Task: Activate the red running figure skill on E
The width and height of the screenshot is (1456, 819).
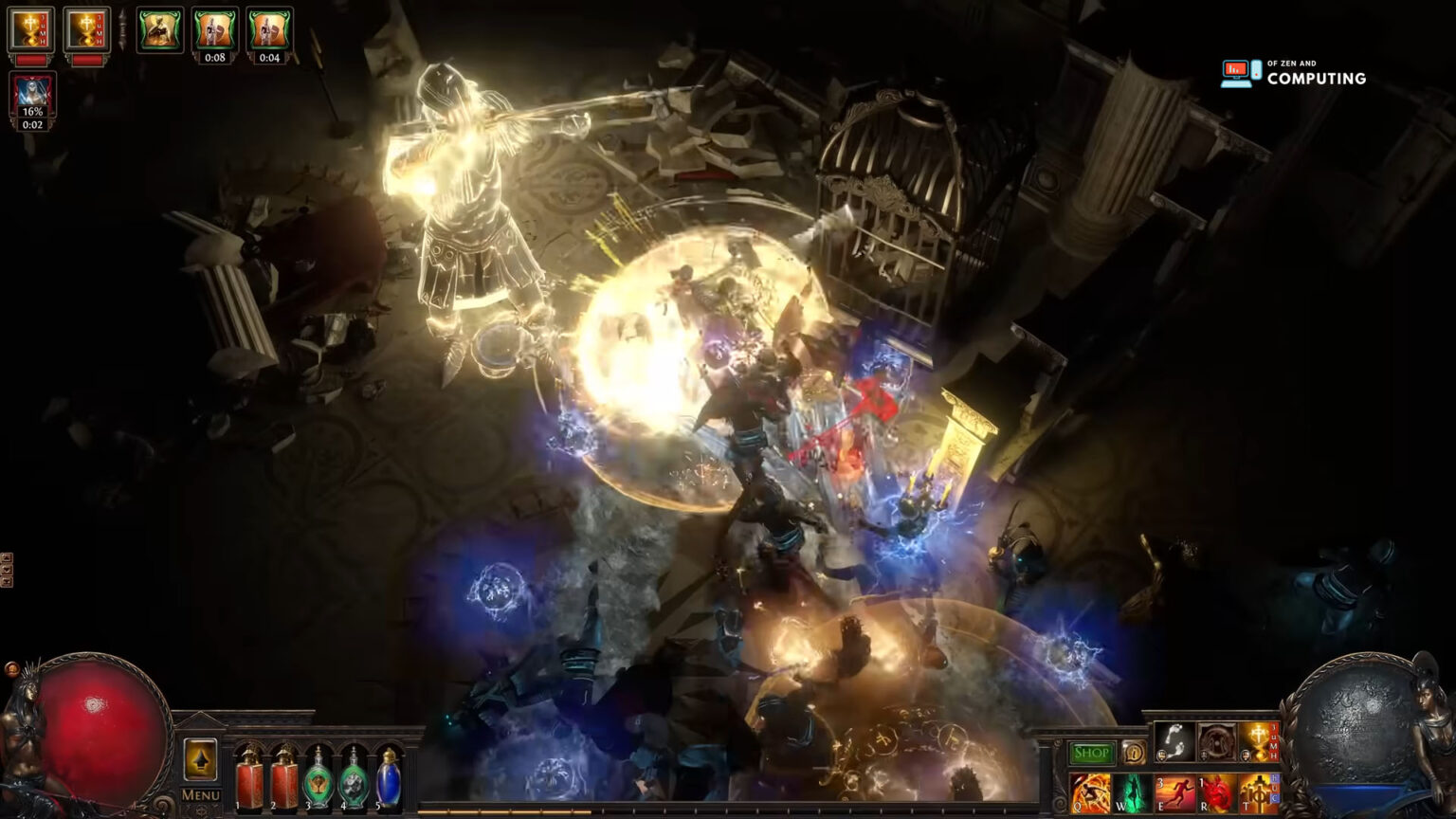Action: tap(1175, 793)
